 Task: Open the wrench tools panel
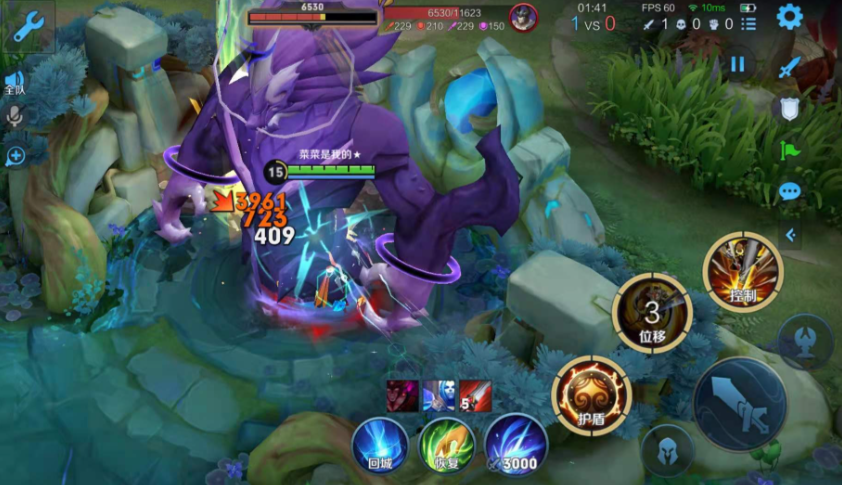coord(27,26)
